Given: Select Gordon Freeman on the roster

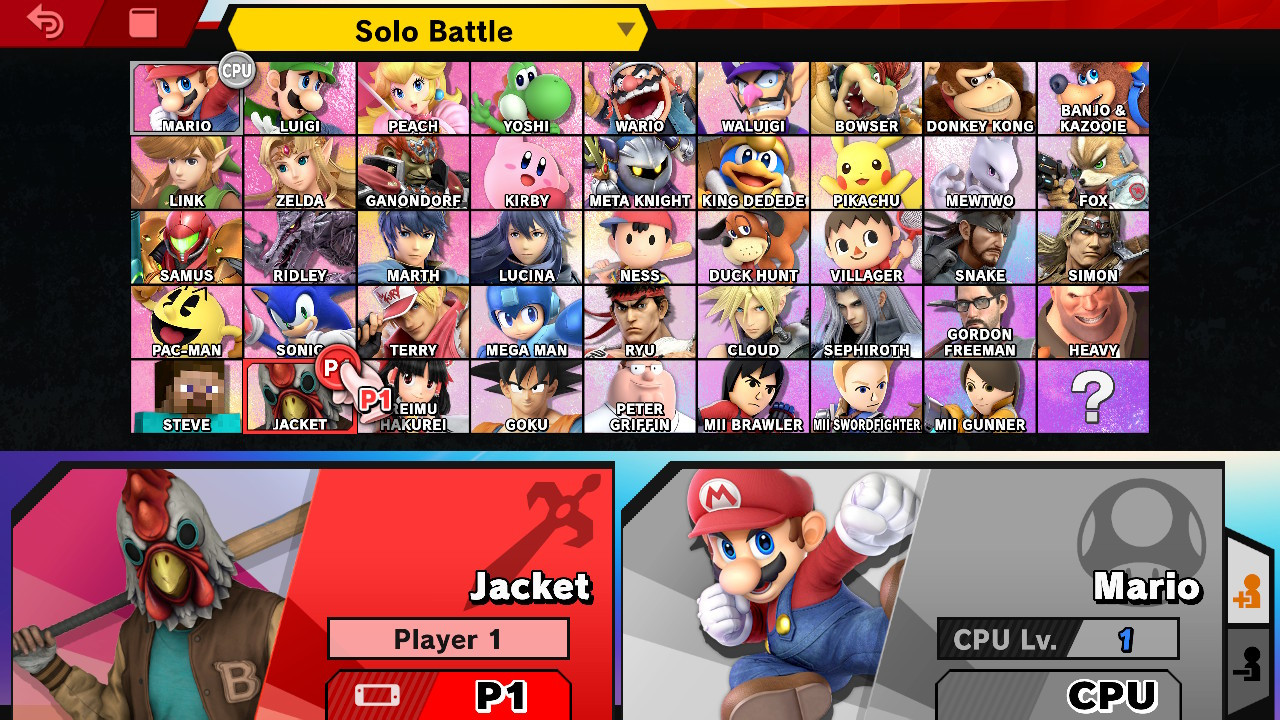Looking at the screenshot, I should coord(980,322).
